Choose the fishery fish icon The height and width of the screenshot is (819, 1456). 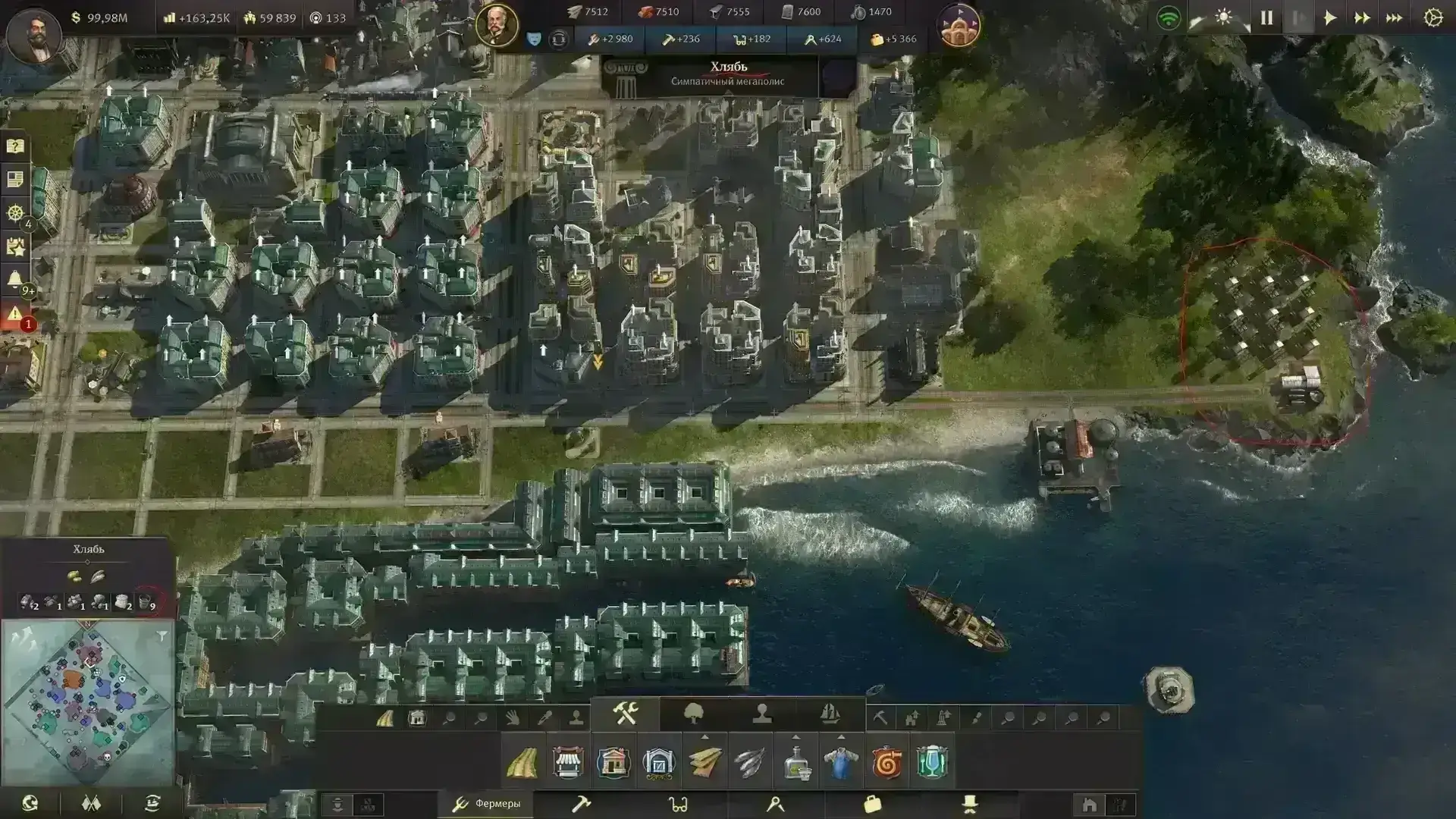(750, 763)
